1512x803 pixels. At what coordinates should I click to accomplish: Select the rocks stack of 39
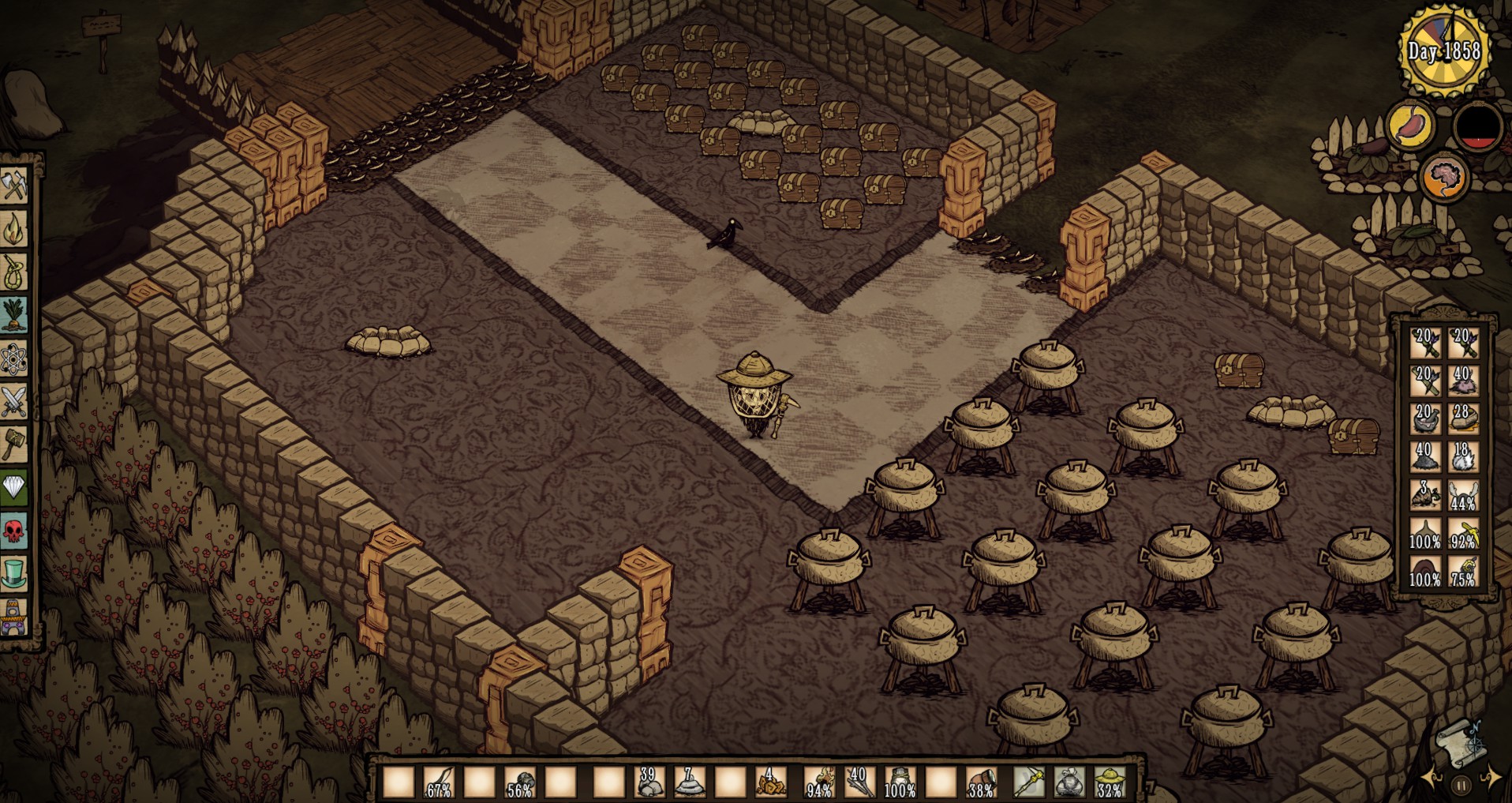click(649, 782)
